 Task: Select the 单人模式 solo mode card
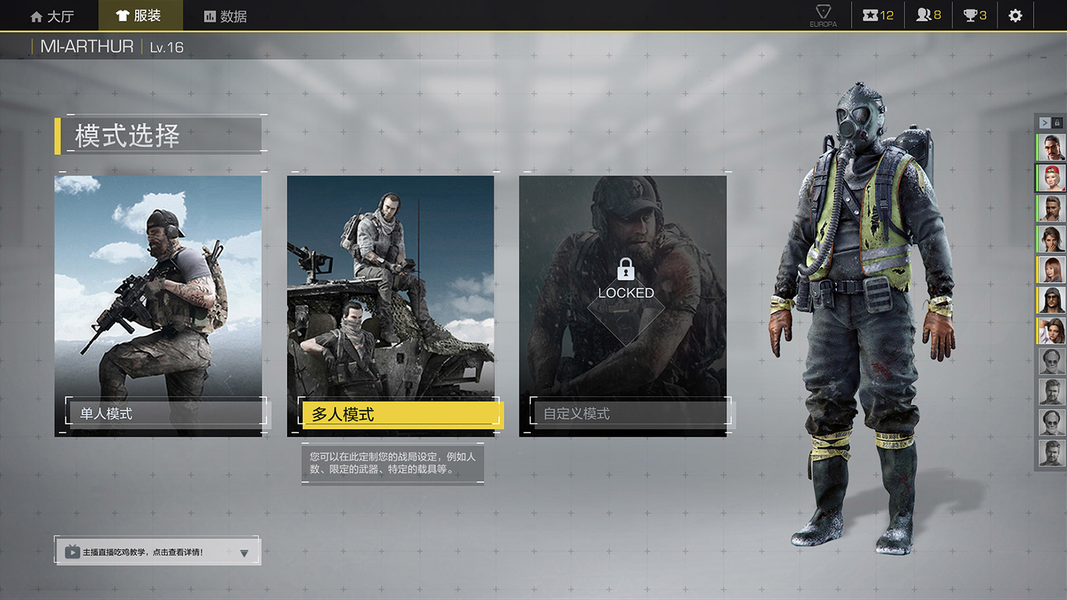click(x=158, y=305)
